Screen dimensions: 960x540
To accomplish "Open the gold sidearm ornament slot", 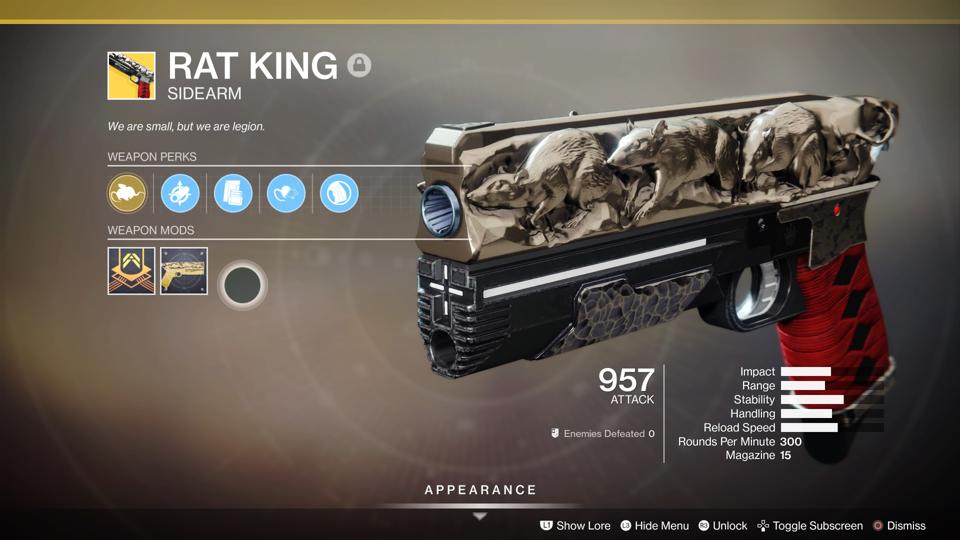I will click(x=184, y=271).
